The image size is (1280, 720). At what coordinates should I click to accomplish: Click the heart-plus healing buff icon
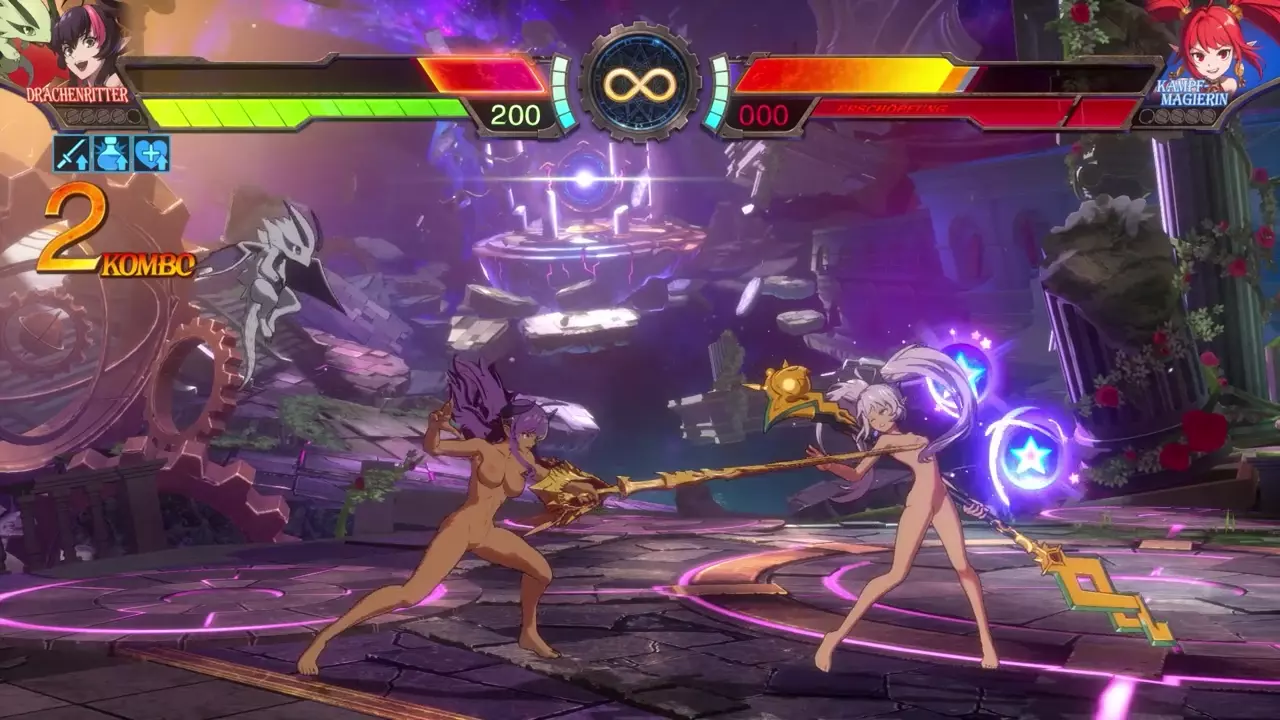(x=151, y=154)
